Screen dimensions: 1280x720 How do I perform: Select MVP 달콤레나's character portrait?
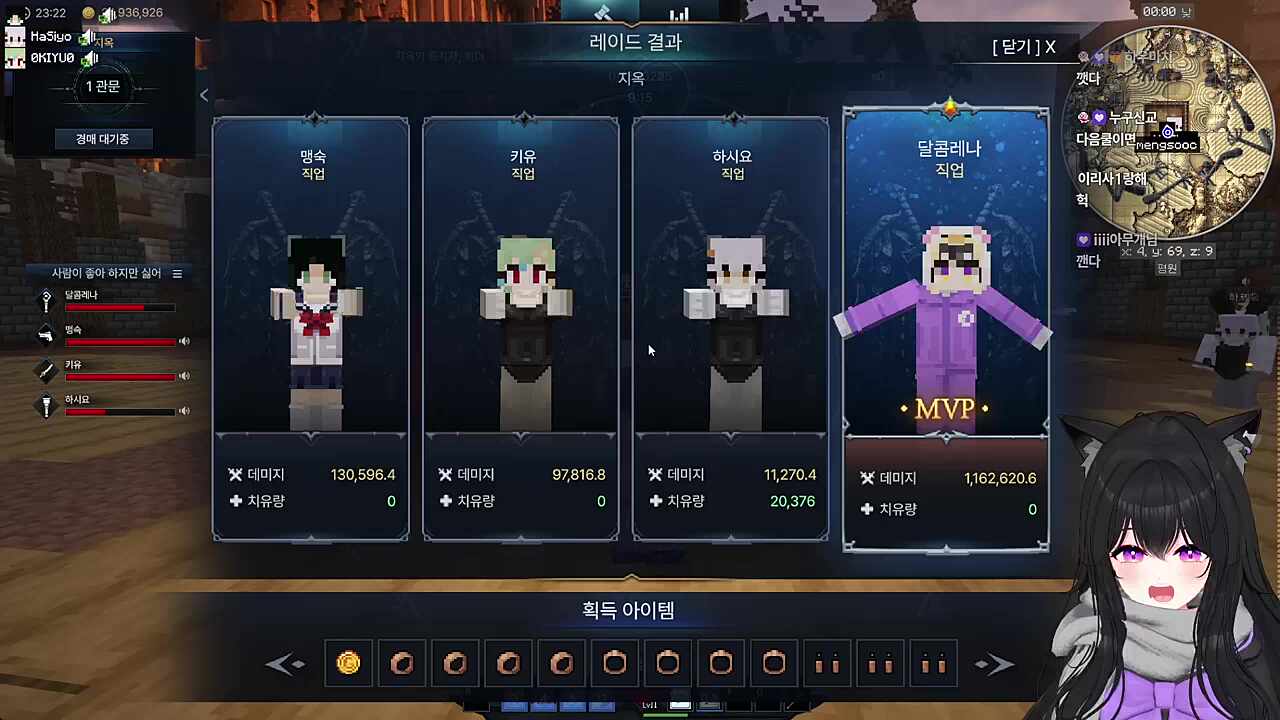coord(945,300)
